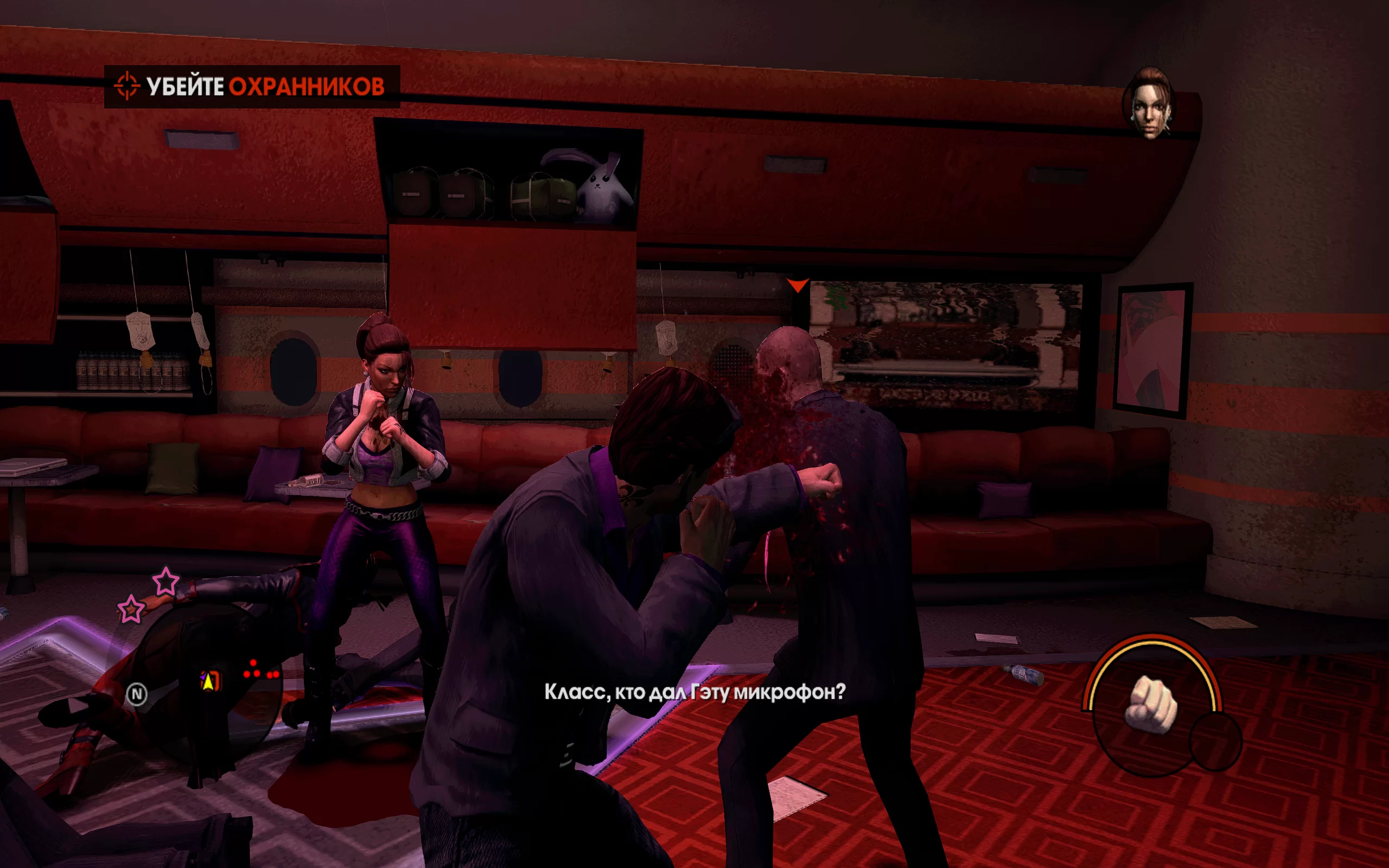This screenshot has height=868, width=1389.
Task: Click the red enemy target marker
Action: 797,285
